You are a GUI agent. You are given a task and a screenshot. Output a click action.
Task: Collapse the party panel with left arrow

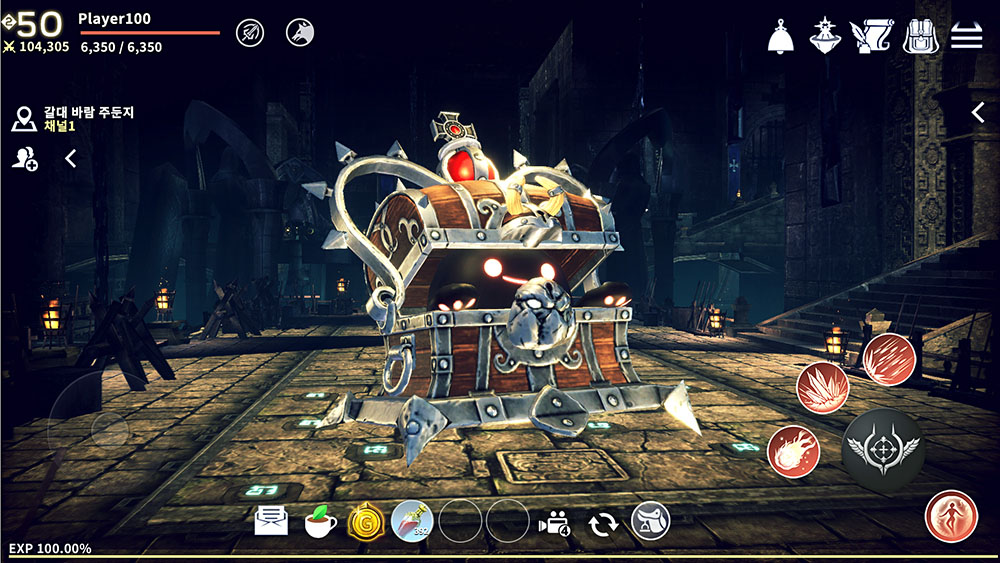(x=71, y=158)
